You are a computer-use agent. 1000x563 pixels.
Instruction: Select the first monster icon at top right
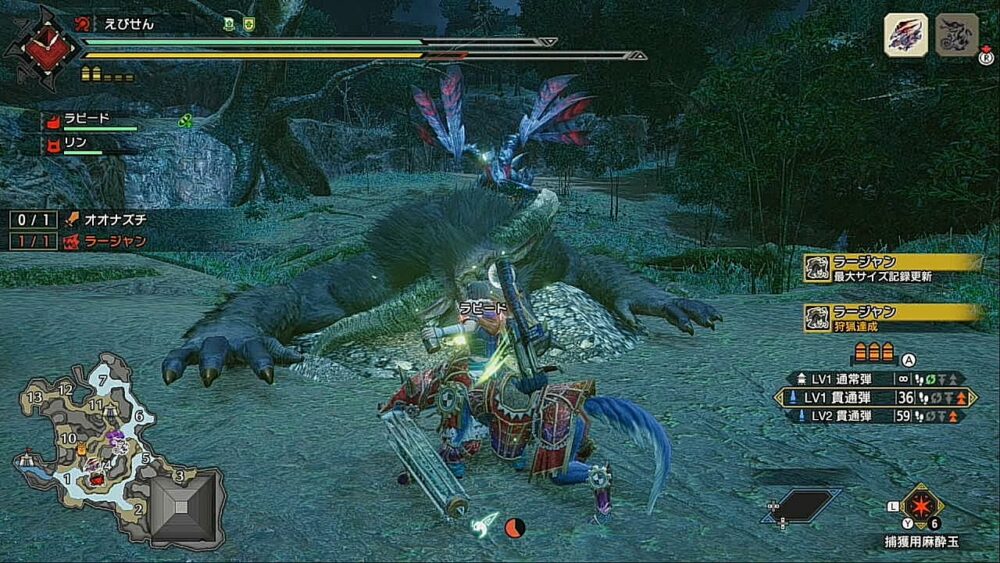tap(905, 35)
